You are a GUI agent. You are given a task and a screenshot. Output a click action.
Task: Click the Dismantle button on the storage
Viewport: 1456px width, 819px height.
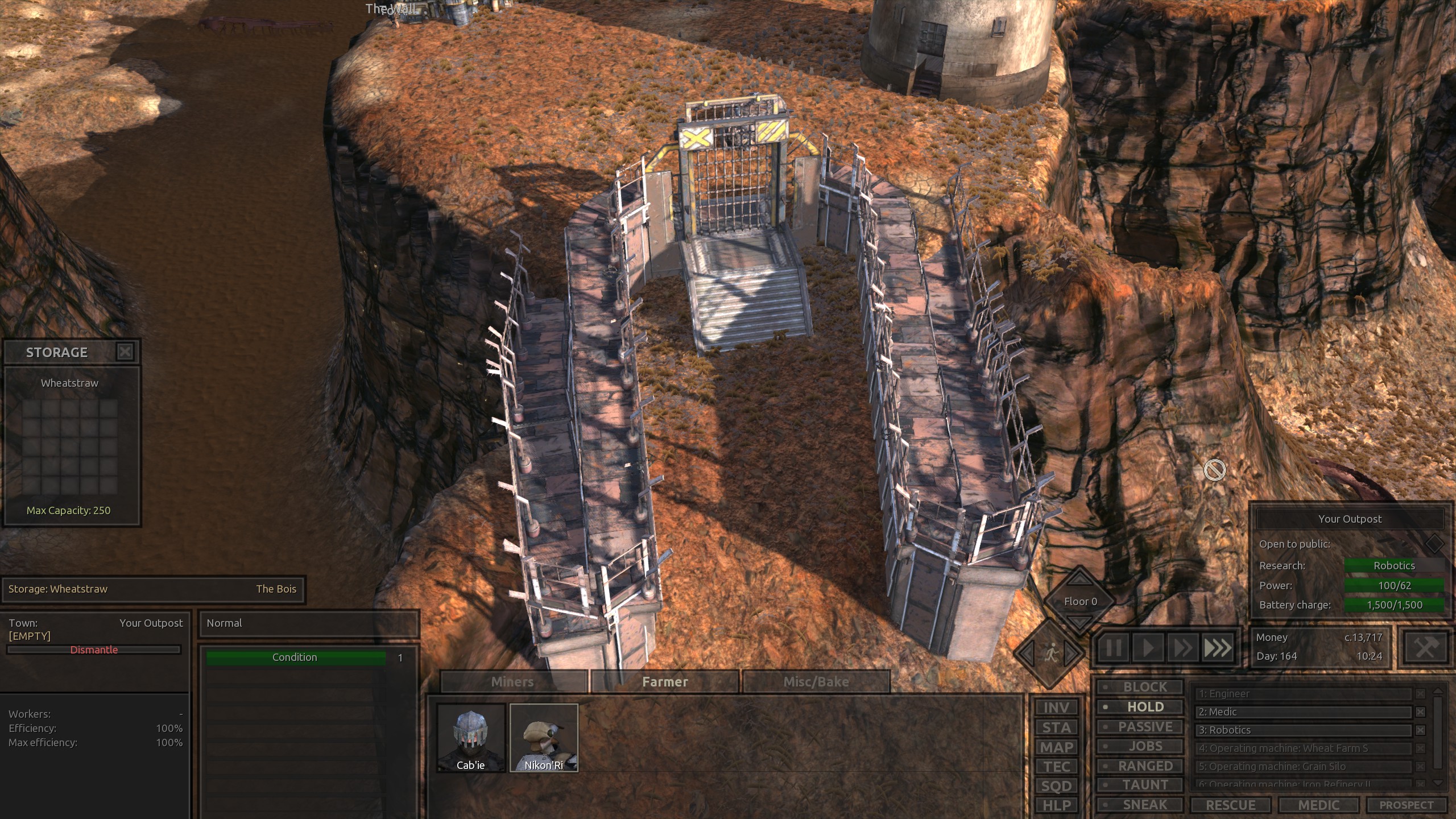94,650
